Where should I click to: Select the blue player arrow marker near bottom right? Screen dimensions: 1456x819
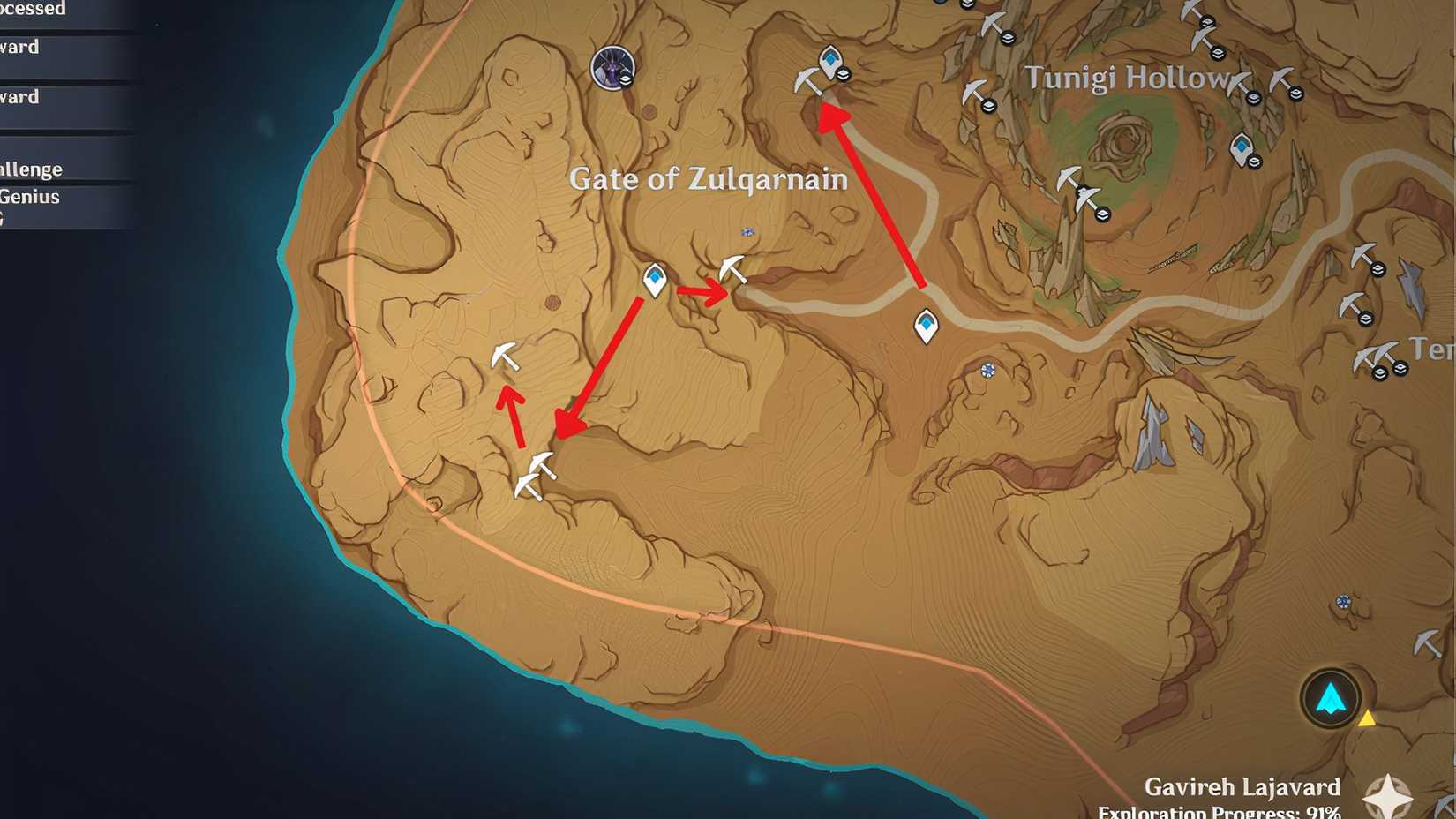tap(1329, 697)
